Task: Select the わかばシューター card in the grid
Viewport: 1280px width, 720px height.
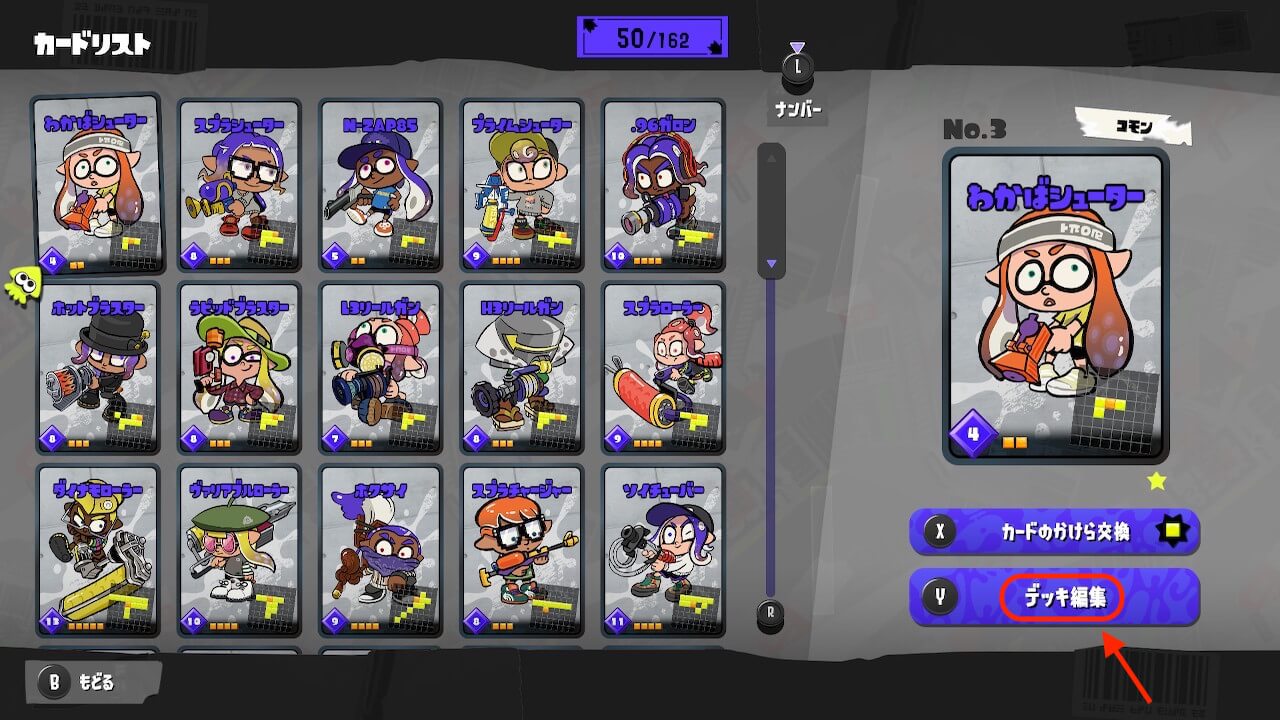Action: click(97, 185)
